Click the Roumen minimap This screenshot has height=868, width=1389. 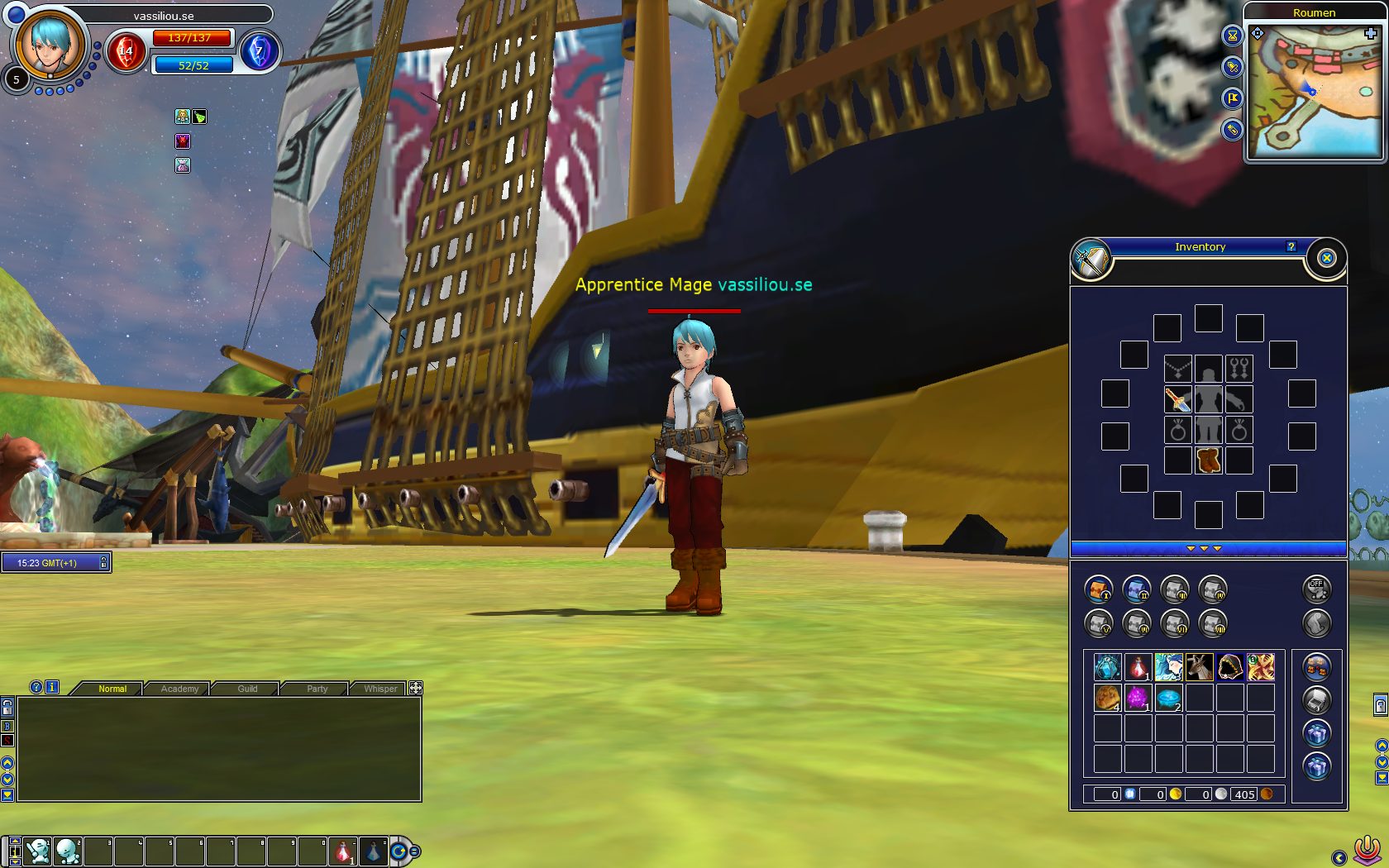(1314, 91)
